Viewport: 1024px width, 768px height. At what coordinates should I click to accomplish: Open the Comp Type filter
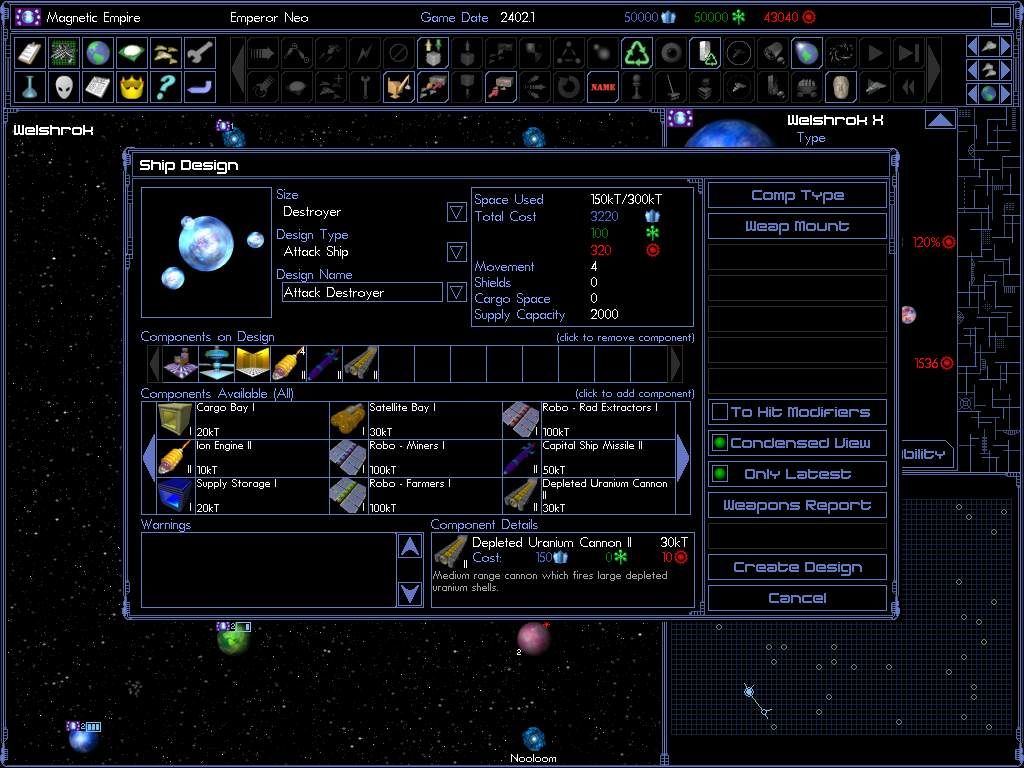797,195
